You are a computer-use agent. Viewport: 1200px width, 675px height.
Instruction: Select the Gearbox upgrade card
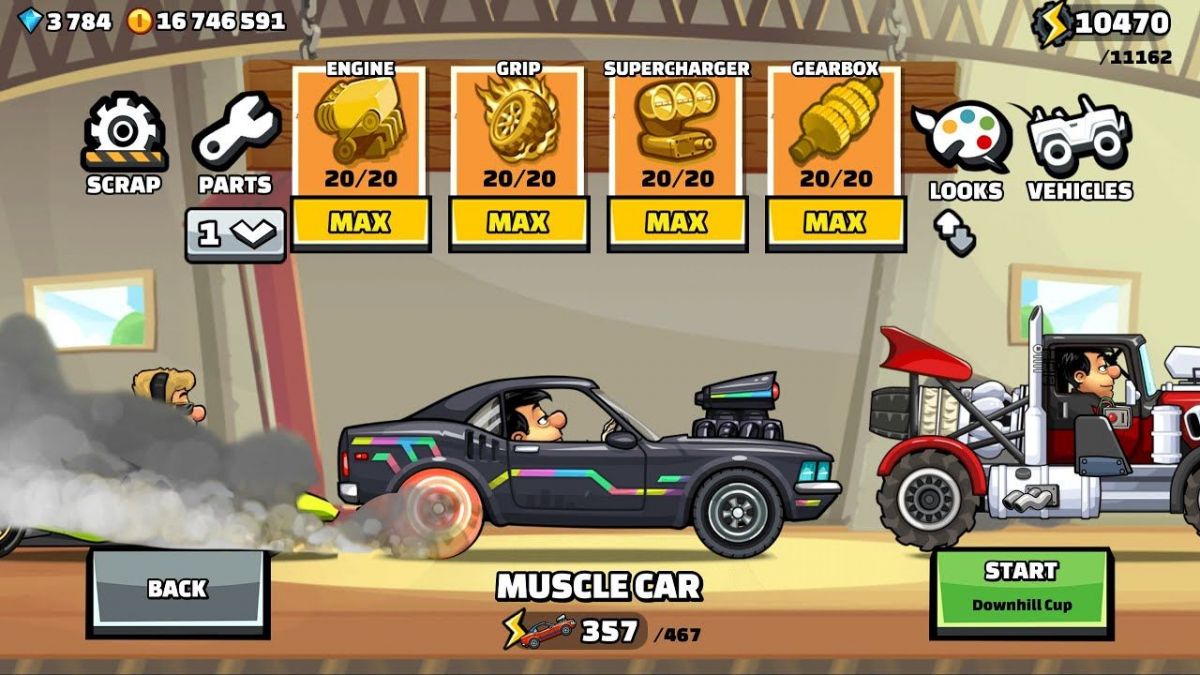tap(835, 130)
